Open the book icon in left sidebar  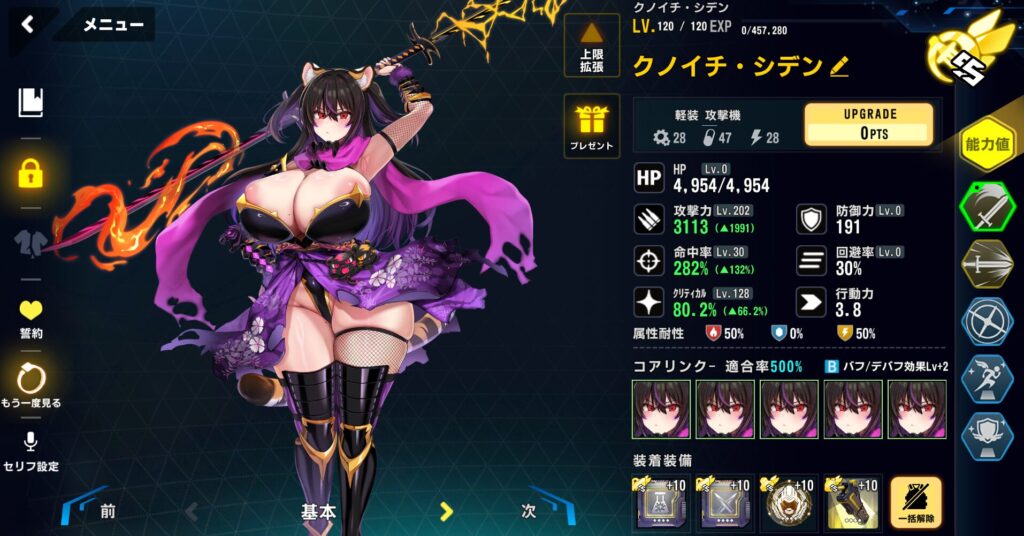click(x=31, y=102)
